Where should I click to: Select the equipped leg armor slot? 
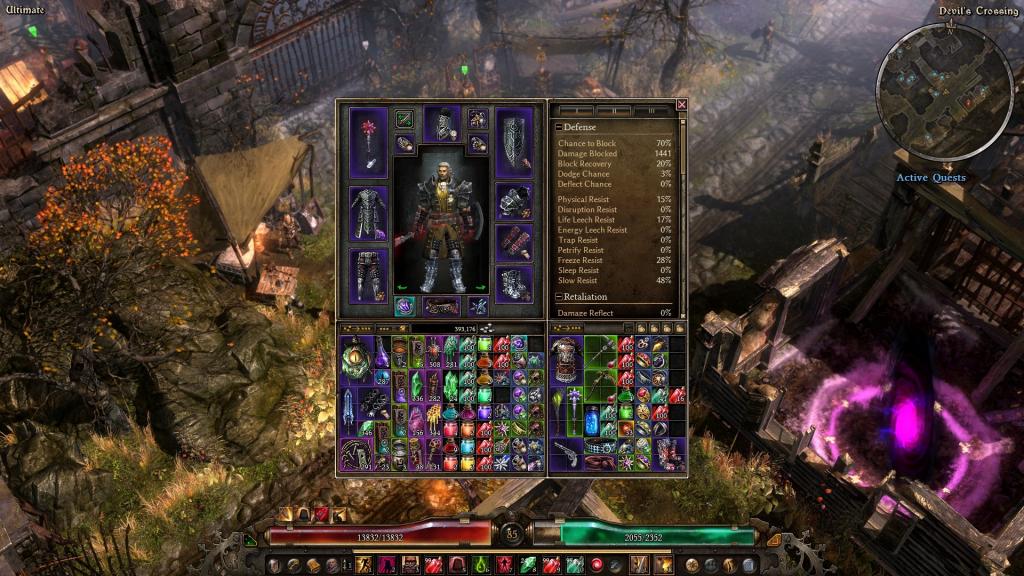coord(368,274)
